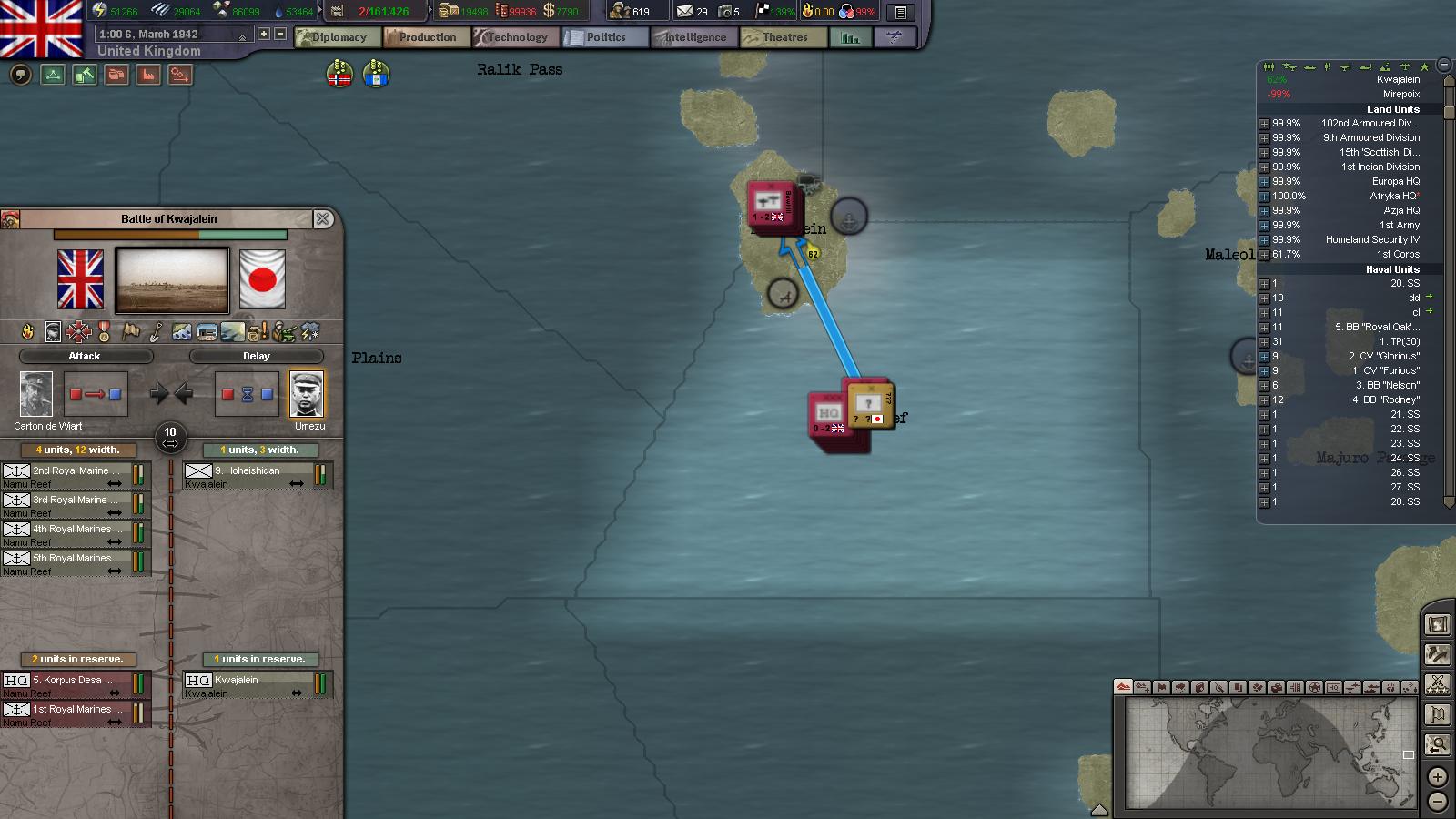Click Umezu's leader portrait
Image resolution: width=1456 pixels, height=819 pixels.
click(x=306, y=394)
